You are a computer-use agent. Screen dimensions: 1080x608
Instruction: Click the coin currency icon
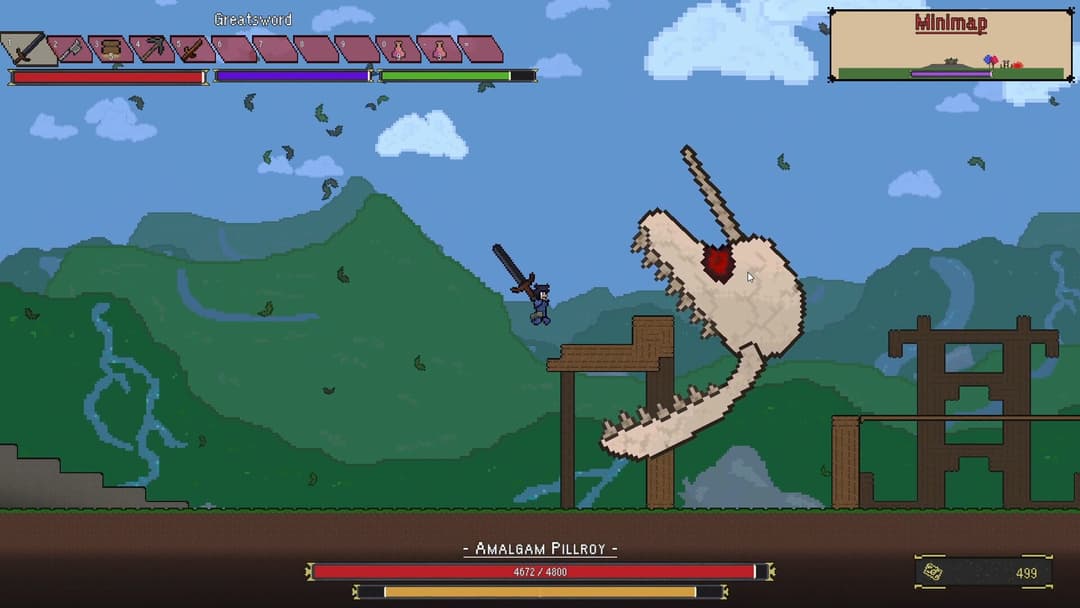[x=932, y=572]
